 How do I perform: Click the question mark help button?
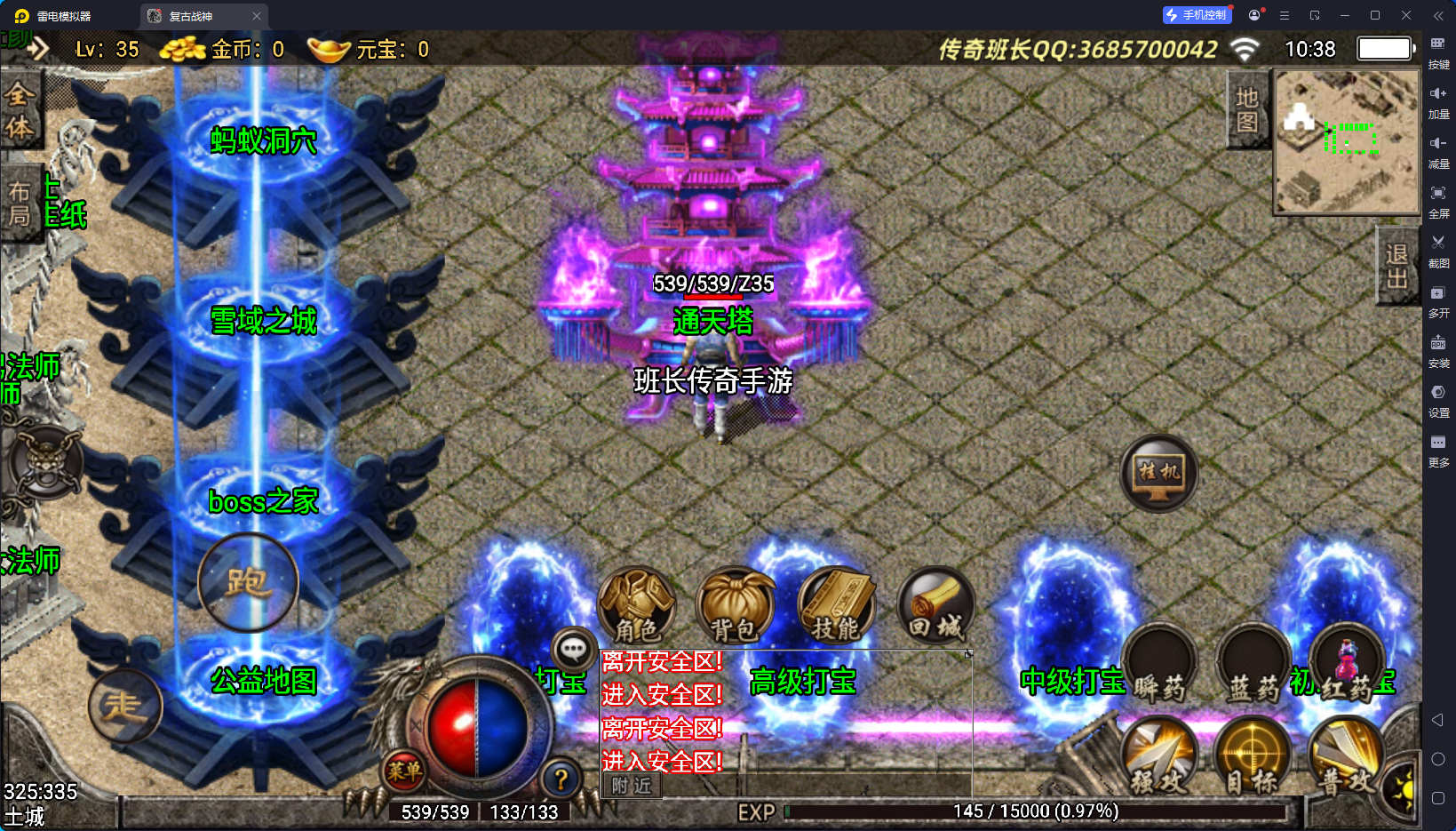561,780
